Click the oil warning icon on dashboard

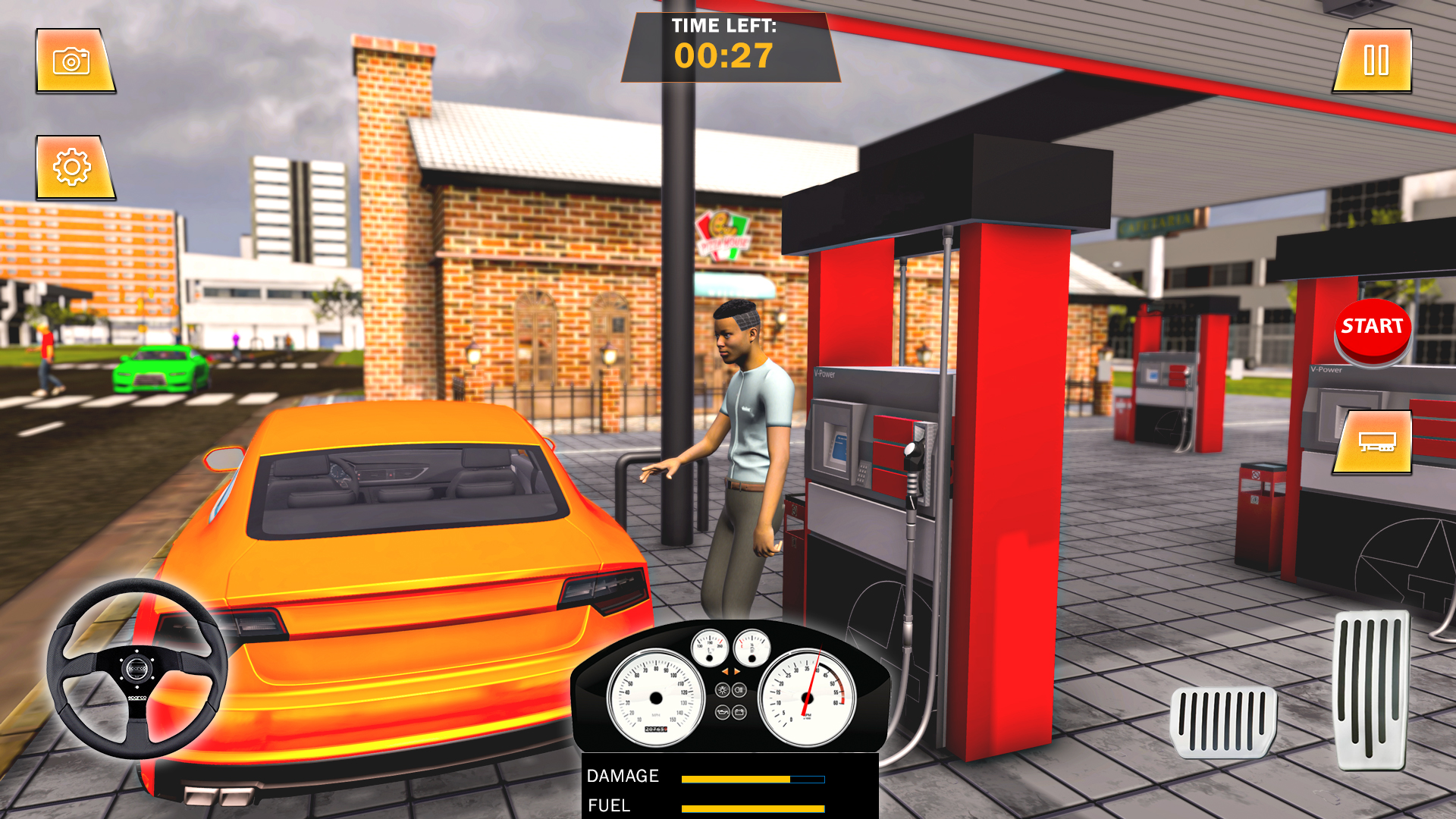click(723, 712)
